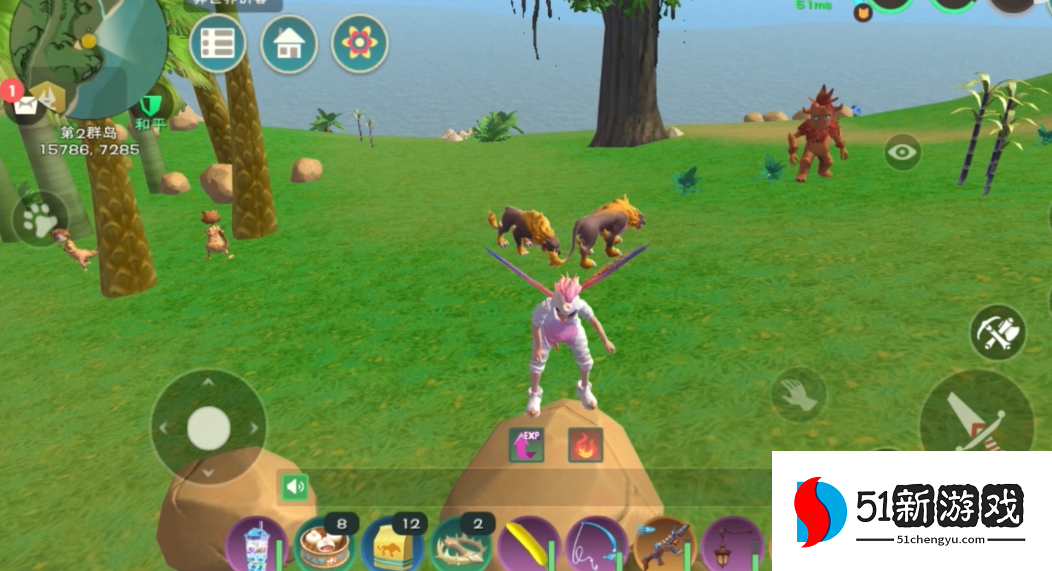
Task: Tap the green speaker sound button
Action: [294, 487]
